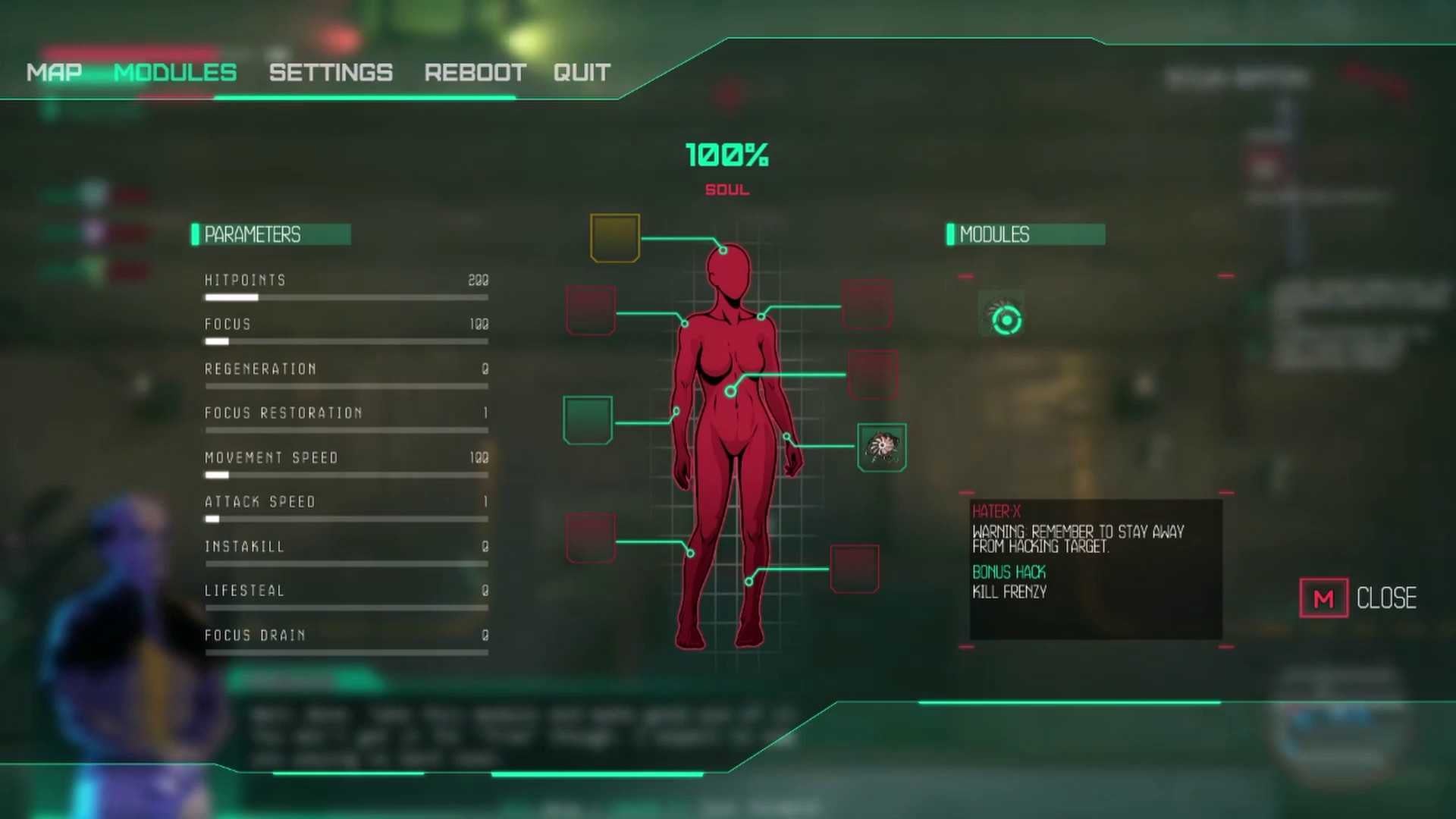
Task: Open the yellow head module slot
Action: pyautogui.click(x=614, y=238)
